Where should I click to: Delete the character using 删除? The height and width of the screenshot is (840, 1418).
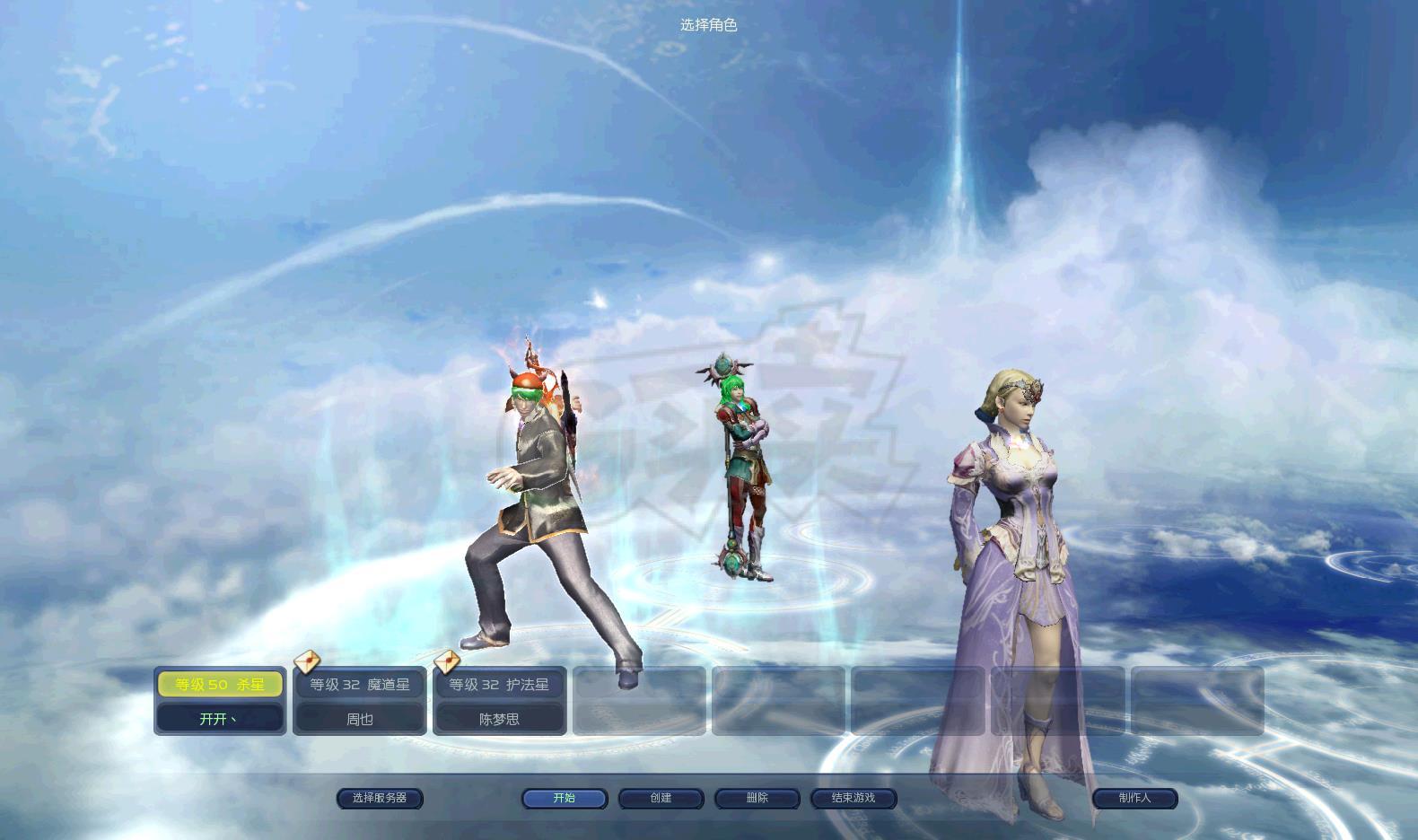coord(757,798)
